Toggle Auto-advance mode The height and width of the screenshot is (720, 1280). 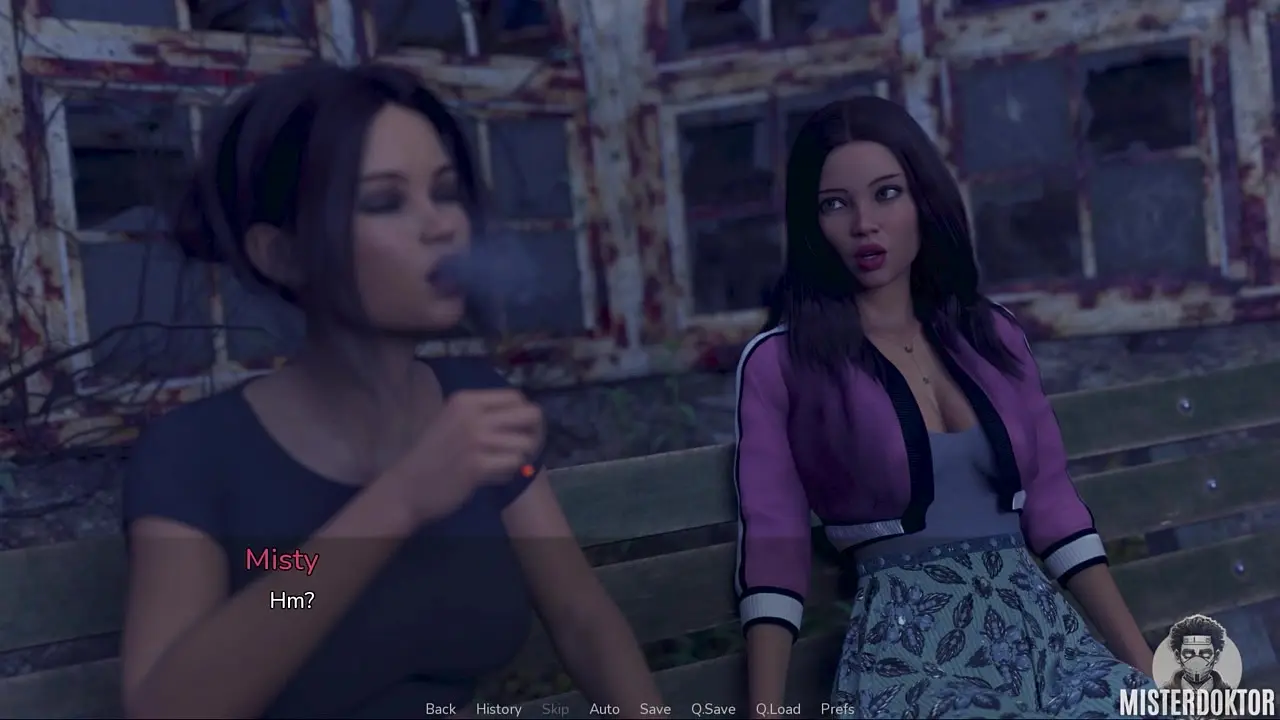(x=604, y=709)
